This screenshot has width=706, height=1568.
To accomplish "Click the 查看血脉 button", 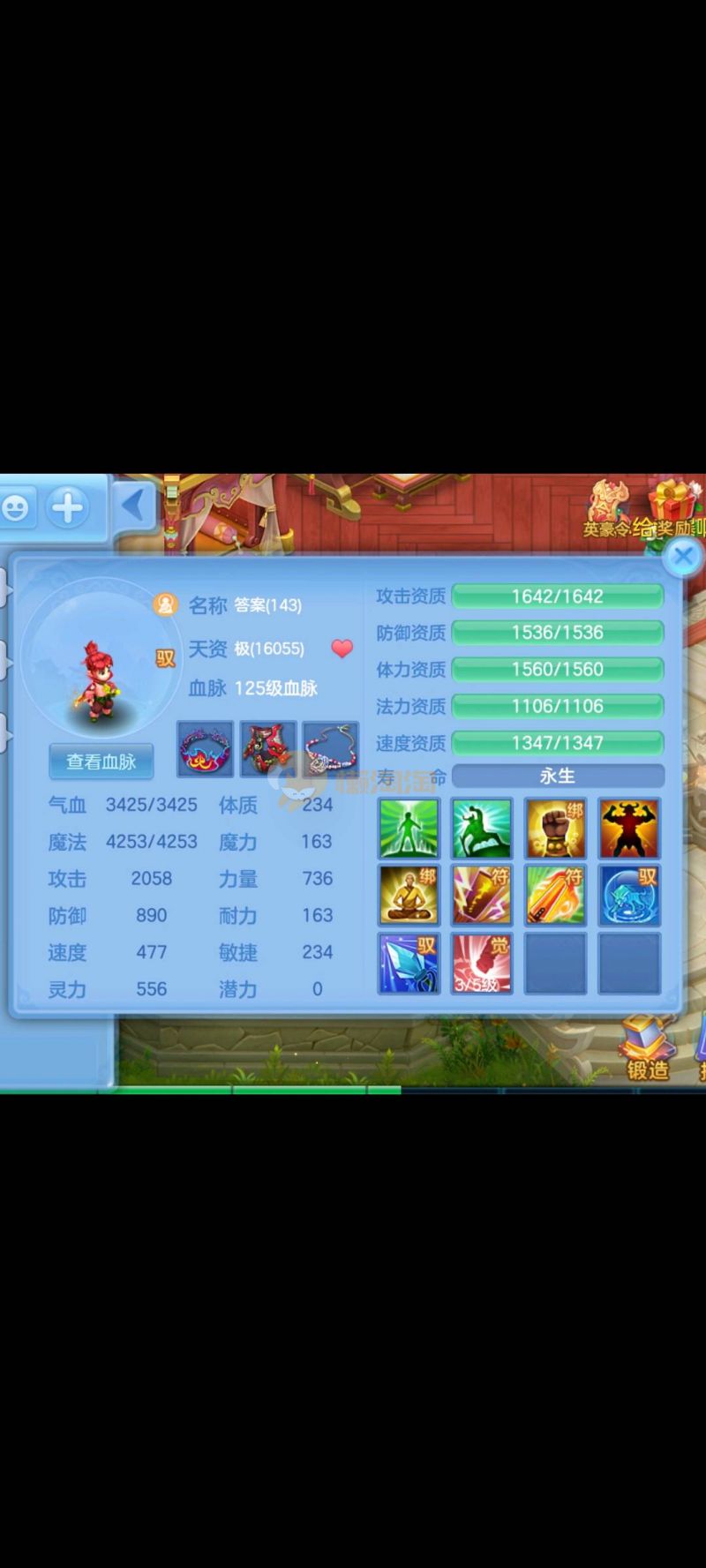I will tap(101, 761).
